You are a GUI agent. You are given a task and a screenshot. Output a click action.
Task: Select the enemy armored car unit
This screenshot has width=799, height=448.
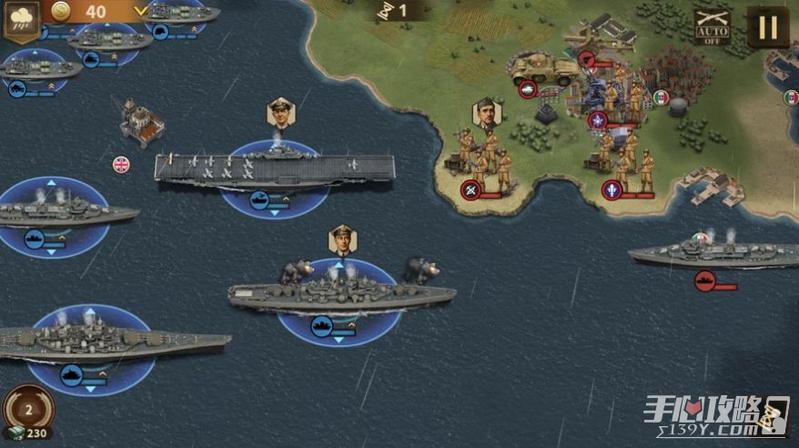[545, 68]
